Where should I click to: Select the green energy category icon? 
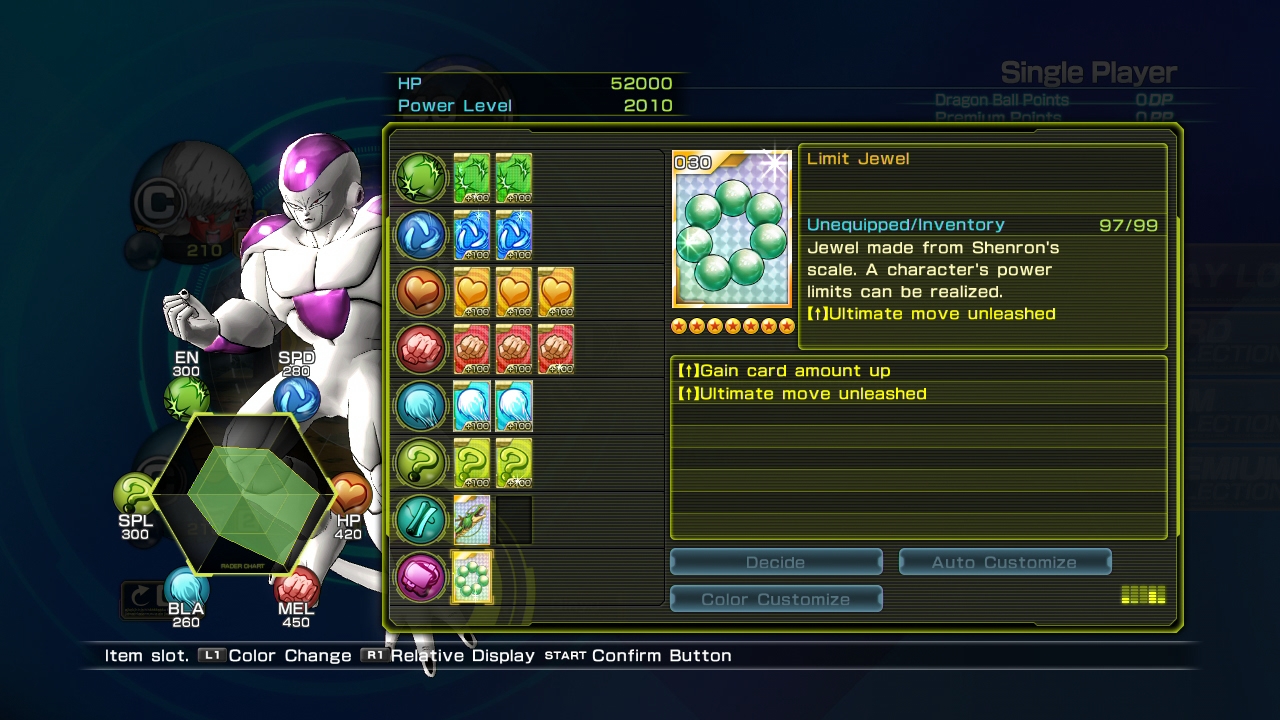click(421, 178)
